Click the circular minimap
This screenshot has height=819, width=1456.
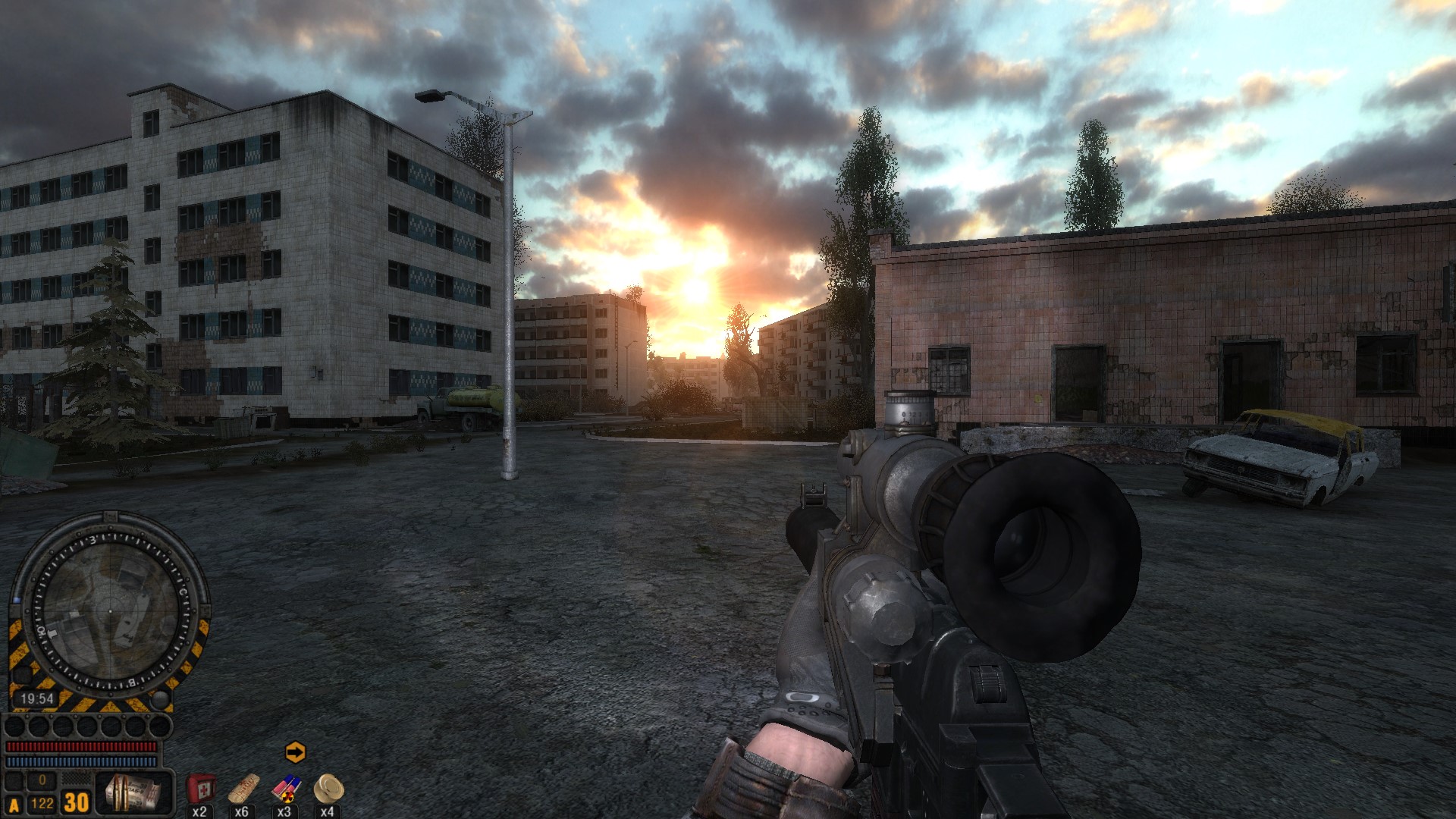(108, 610)
